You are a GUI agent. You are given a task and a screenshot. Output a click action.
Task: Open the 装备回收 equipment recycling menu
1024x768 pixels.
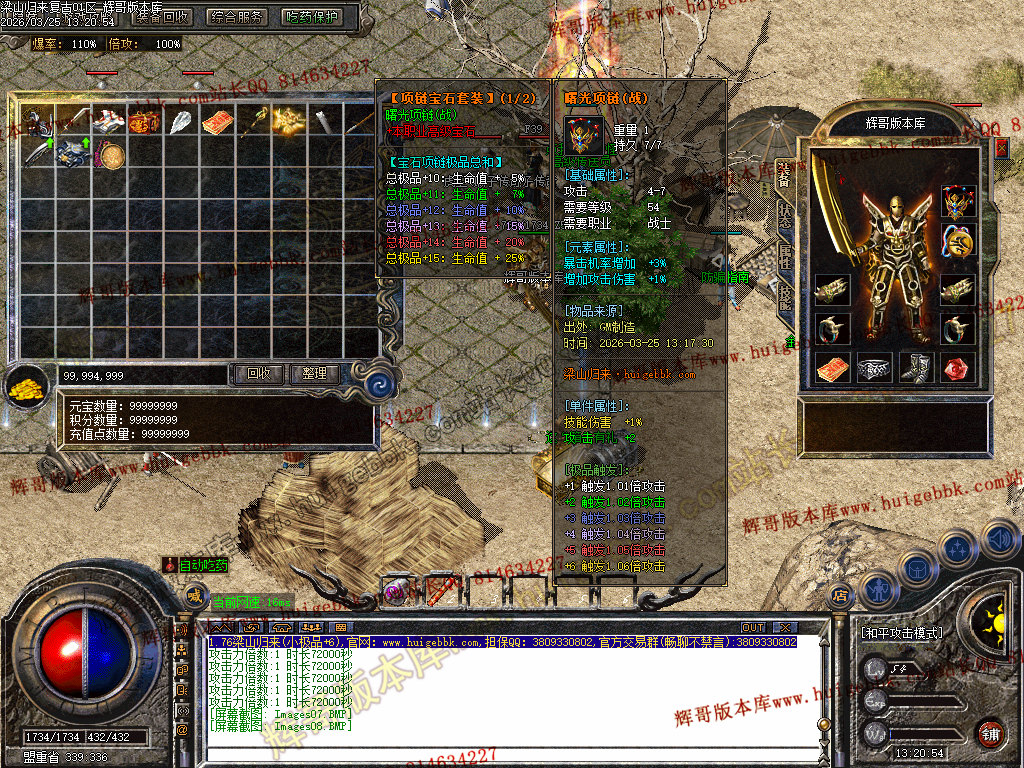(x=162, y=16)
